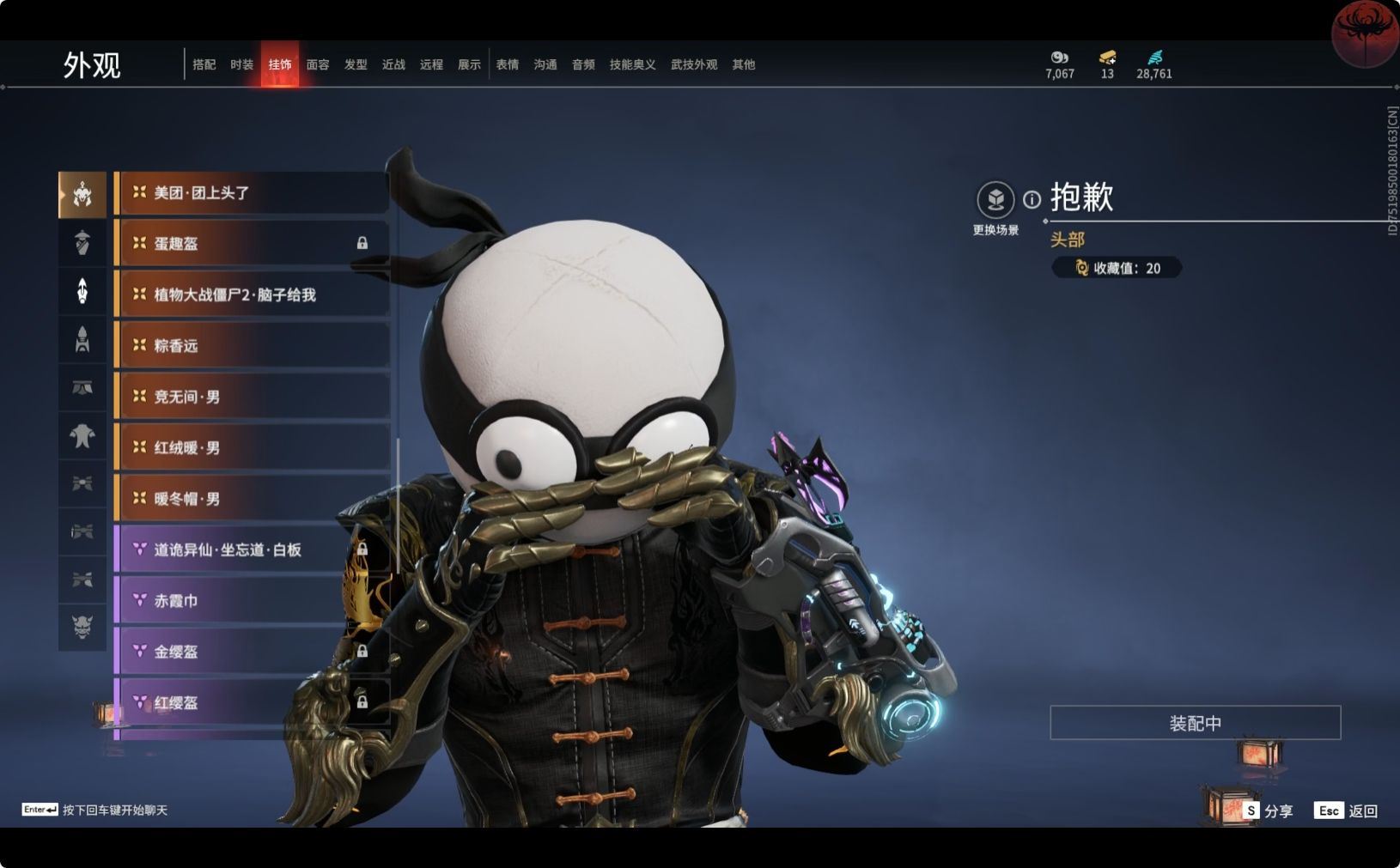Viewport: 1400px width, 868px height.
Task: Choose the 美团·团上头了 headwear
Action: (251, 193)
